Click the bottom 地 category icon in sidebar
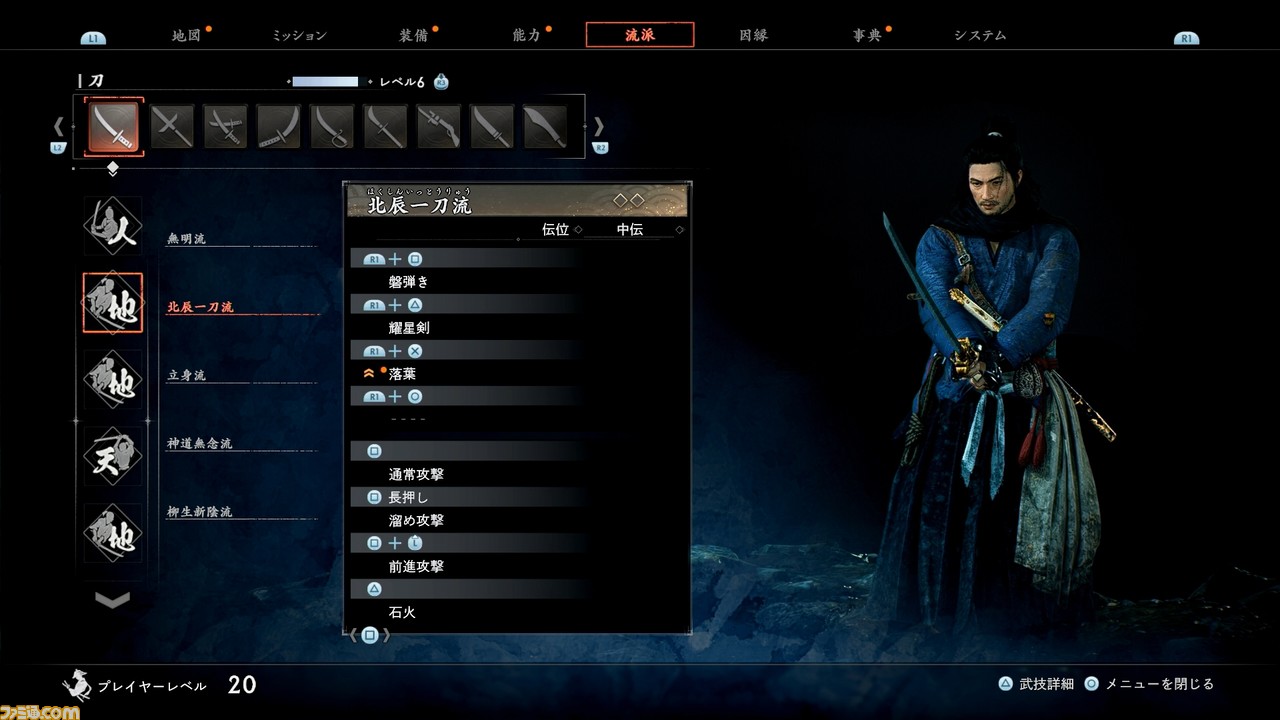 [112, 533]
